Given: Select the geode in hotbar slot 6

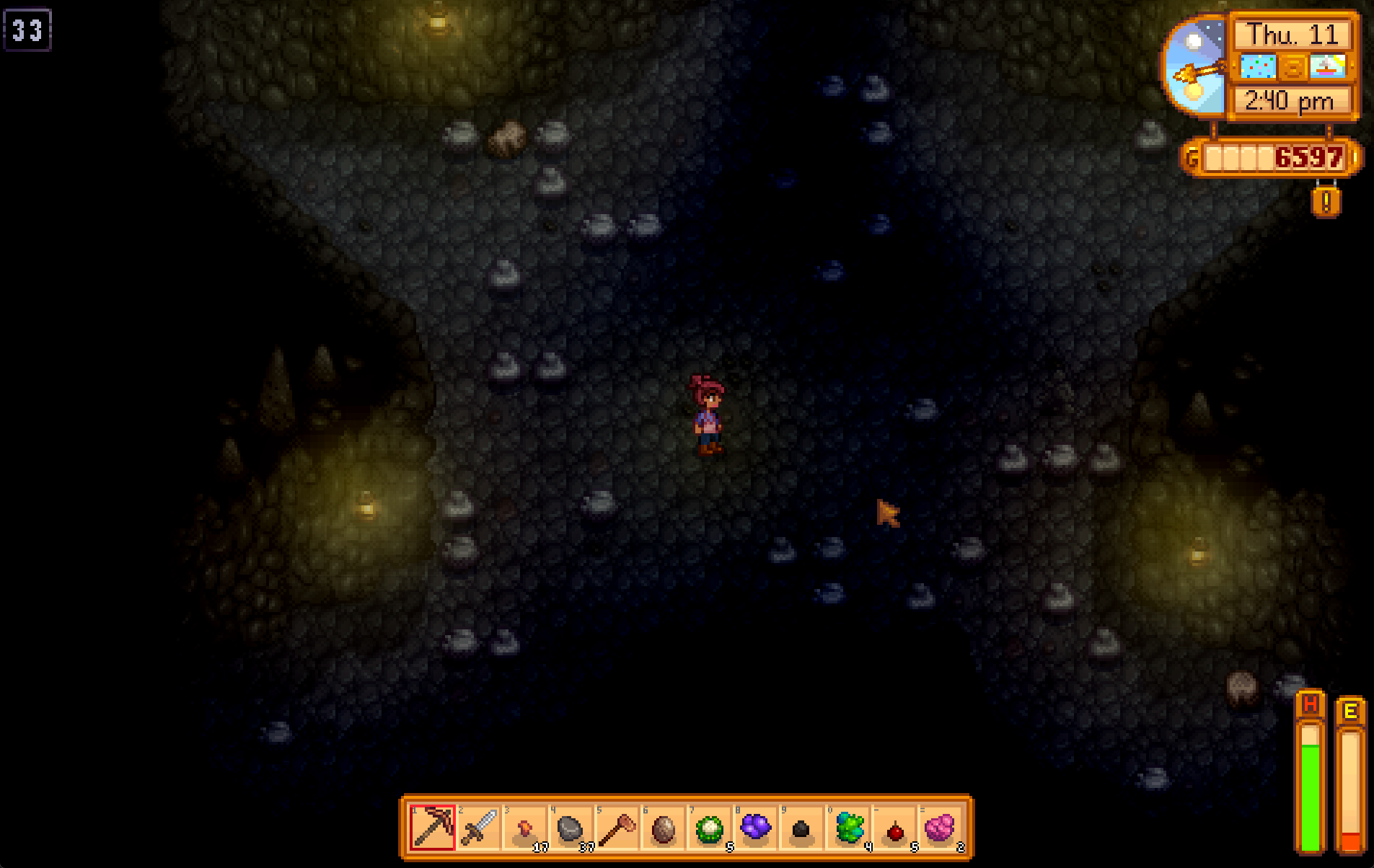Looking at the screenshot, I should click(664, 829).
